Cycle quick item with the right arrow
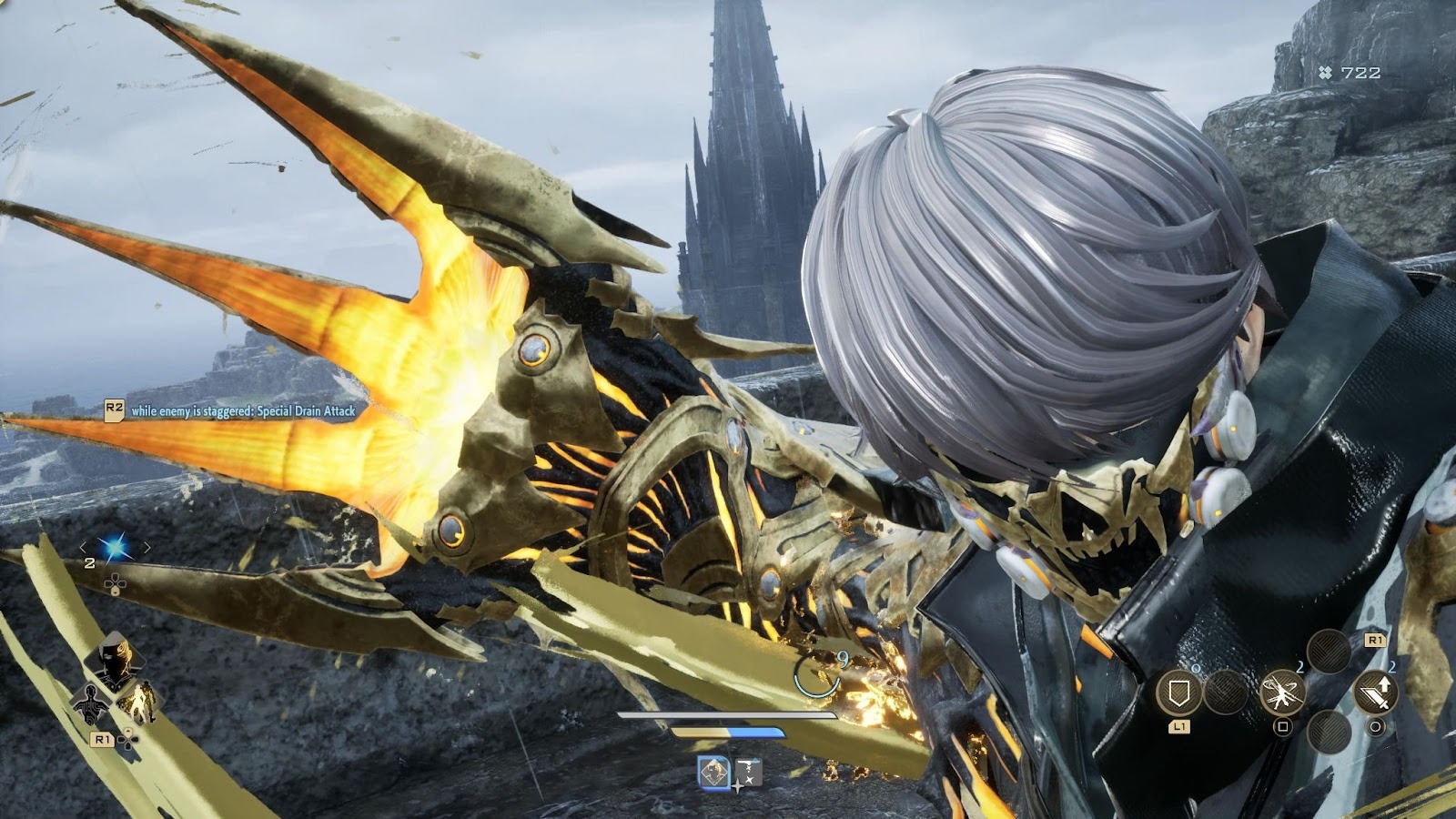The image size is (1456, 819). 146,547
